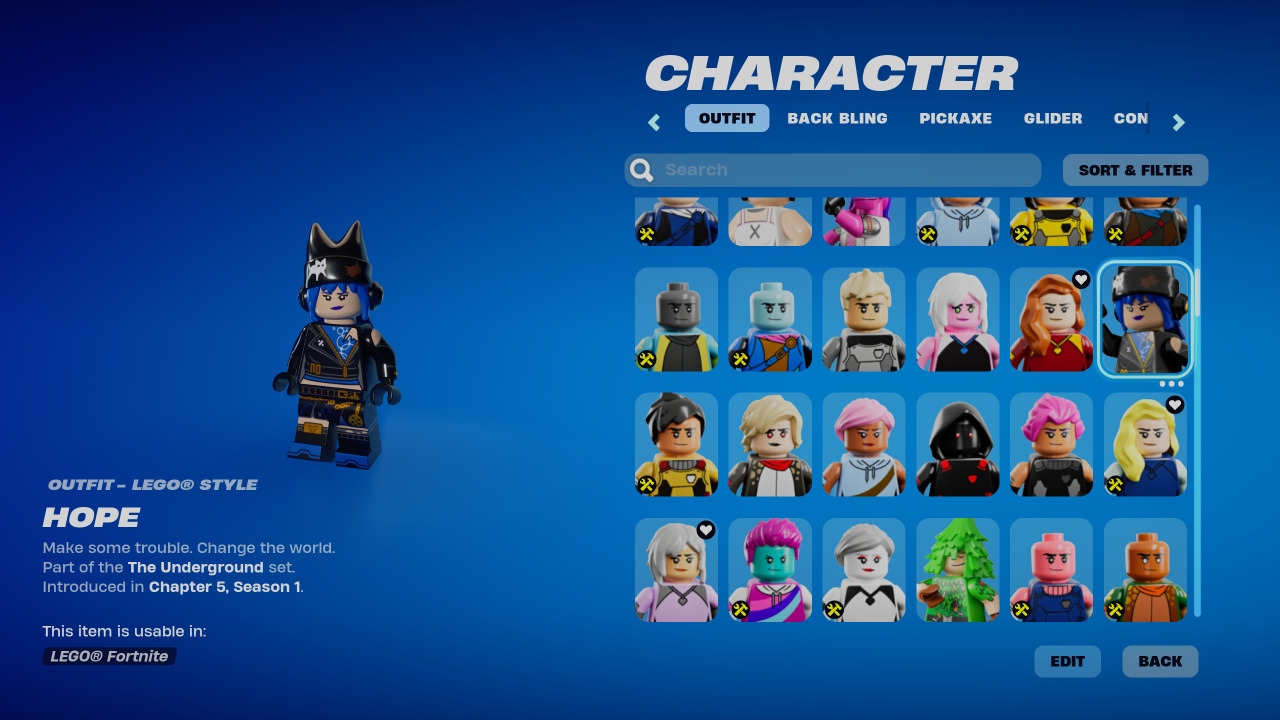Toggle the favorite heart on the red-haired outfit
Viewport: 1280px width, 720px height.
coord(1081,280)
